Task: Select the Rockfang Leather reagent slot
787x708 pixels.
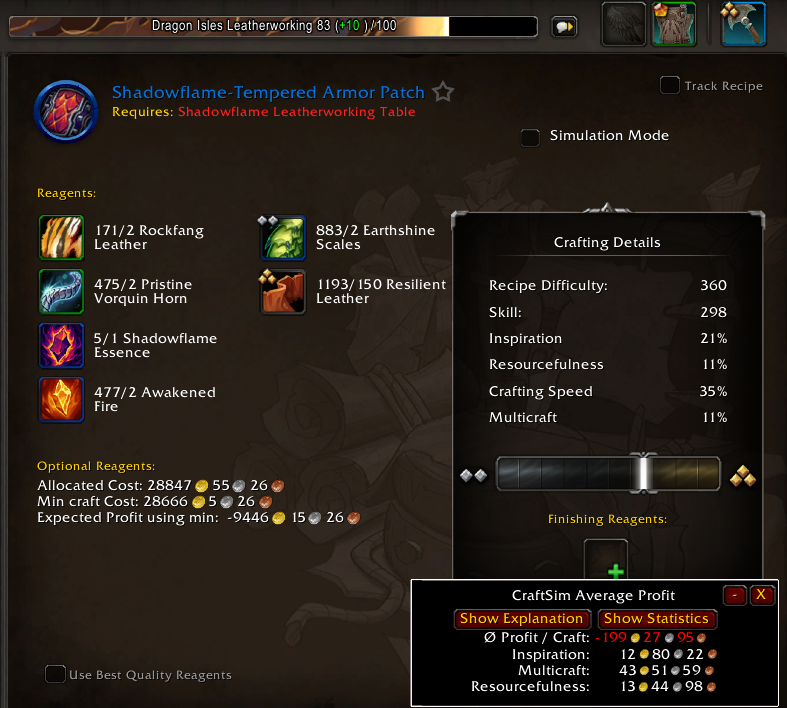Action: point(61,237)
